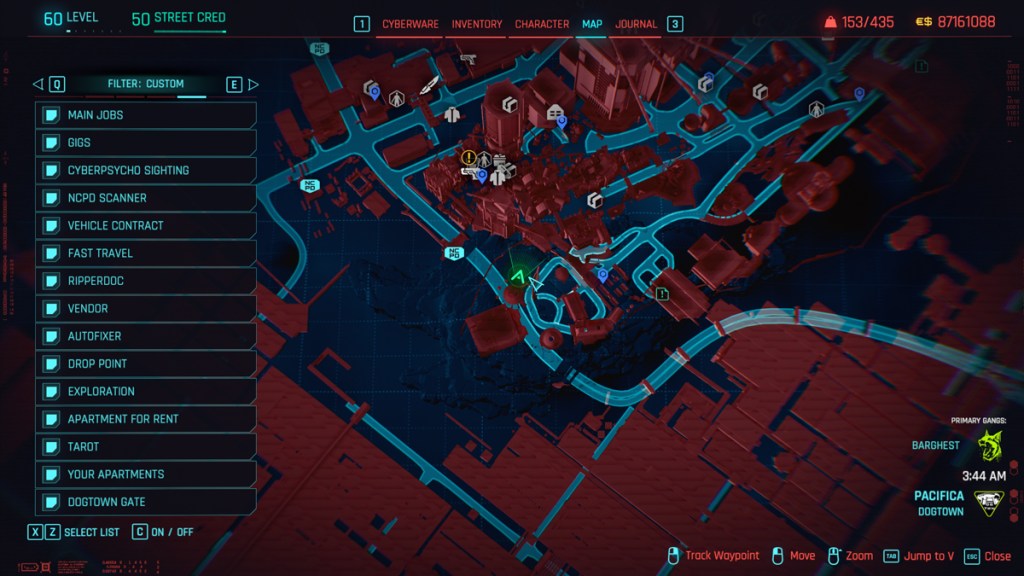Switch to the Inventory tab

(x=477, y=24)
